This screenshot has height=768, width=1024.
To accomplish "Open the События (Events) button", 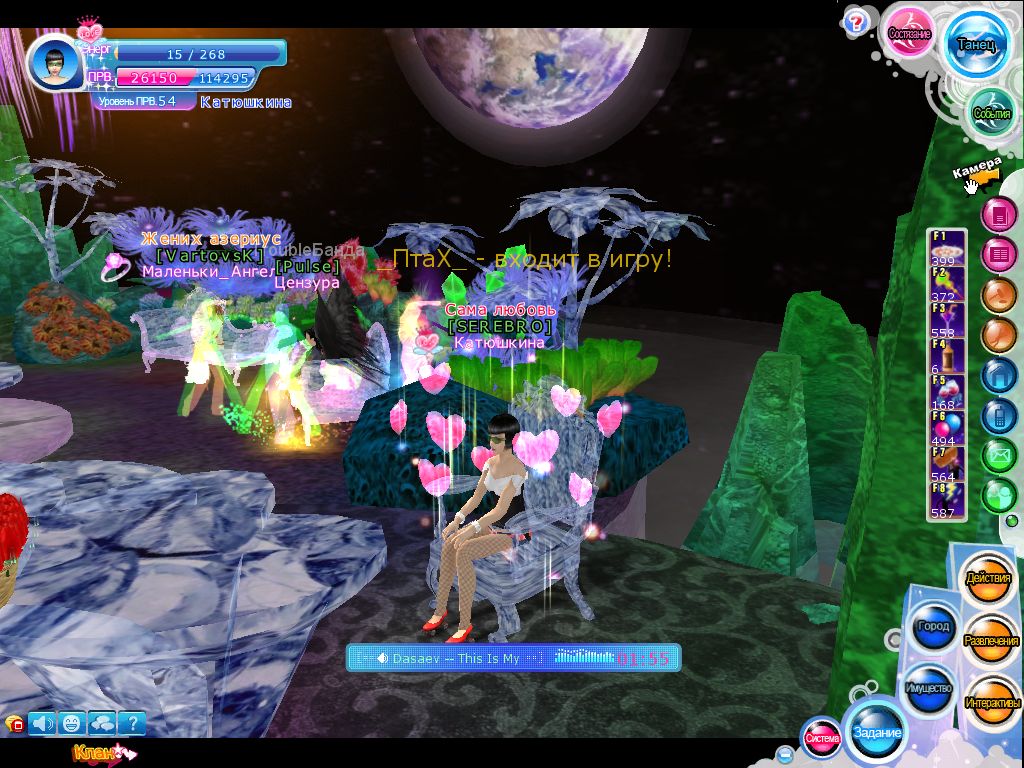I will 992,114.
